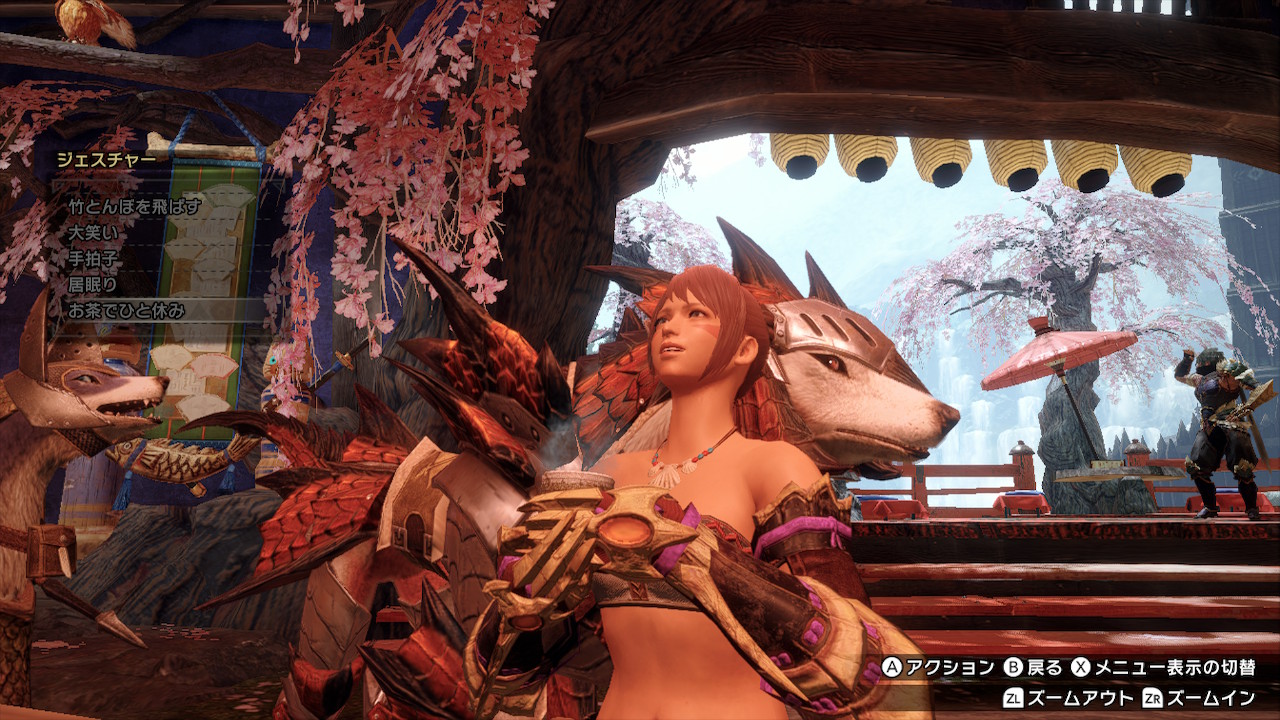Choose the お茶でひと休み gesture

click(127, 311)
